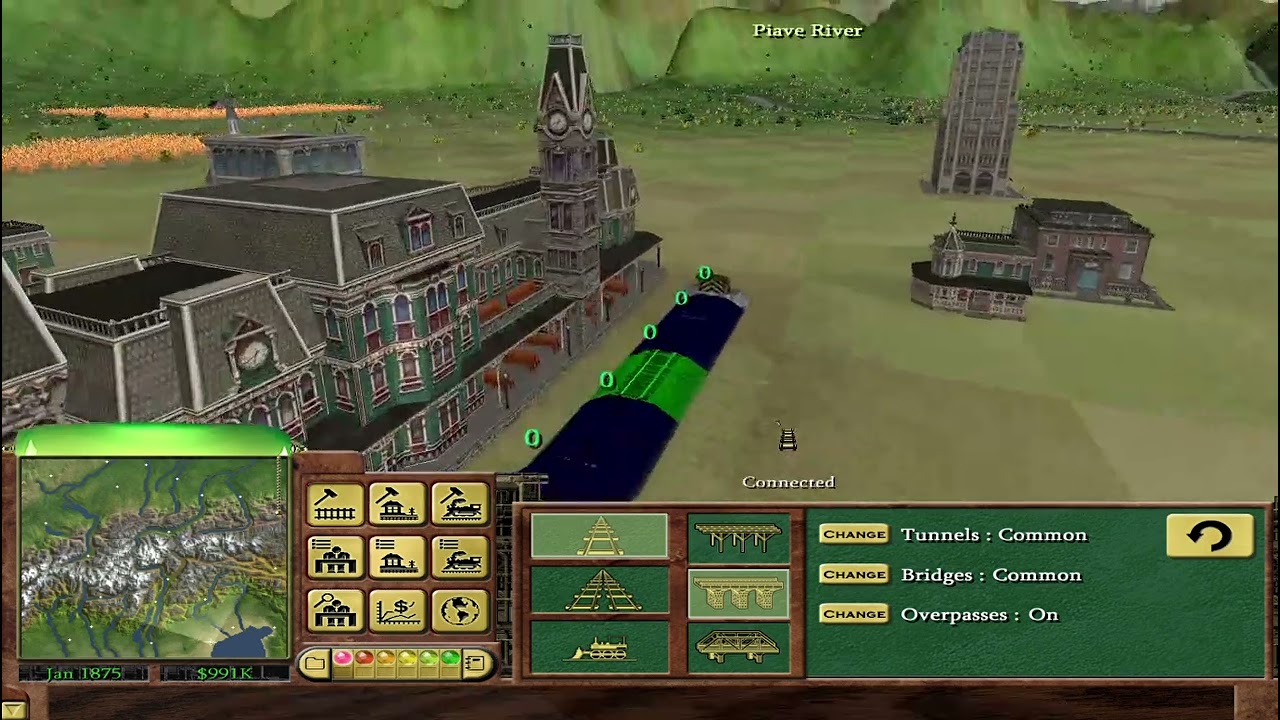The image size is (1280, 720).
Task: Select the Lay Track tool
Action: (335, 503)
